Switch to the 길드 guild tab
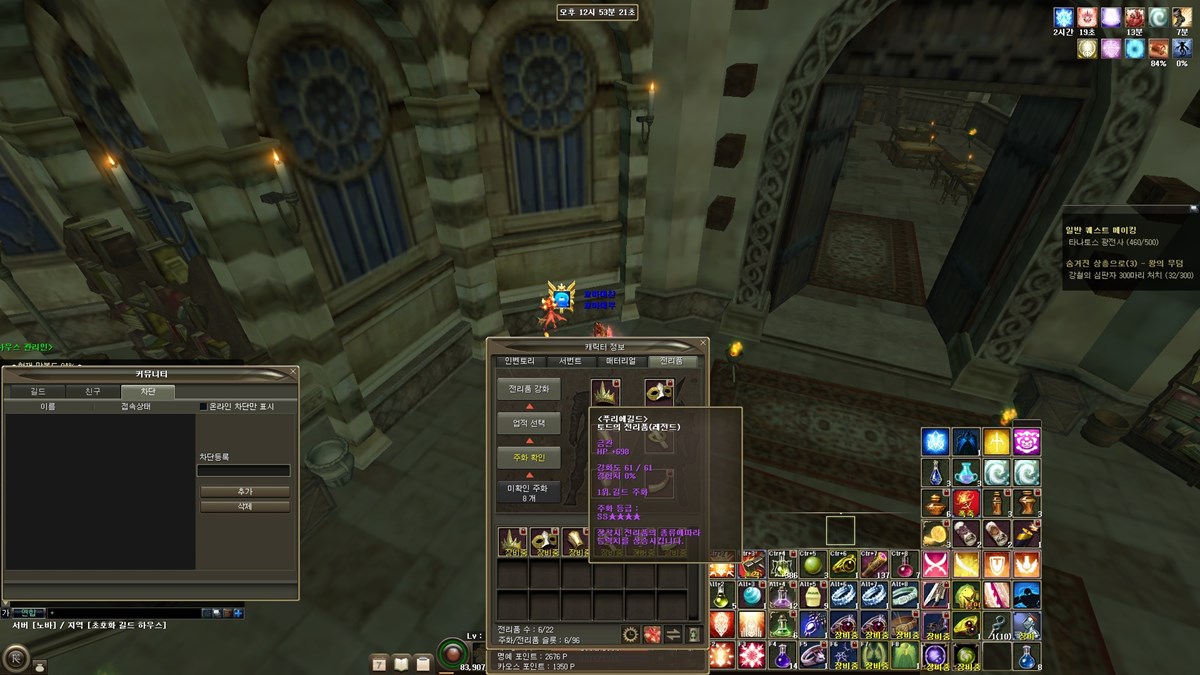1200x675 pixels. click(38, 392)
